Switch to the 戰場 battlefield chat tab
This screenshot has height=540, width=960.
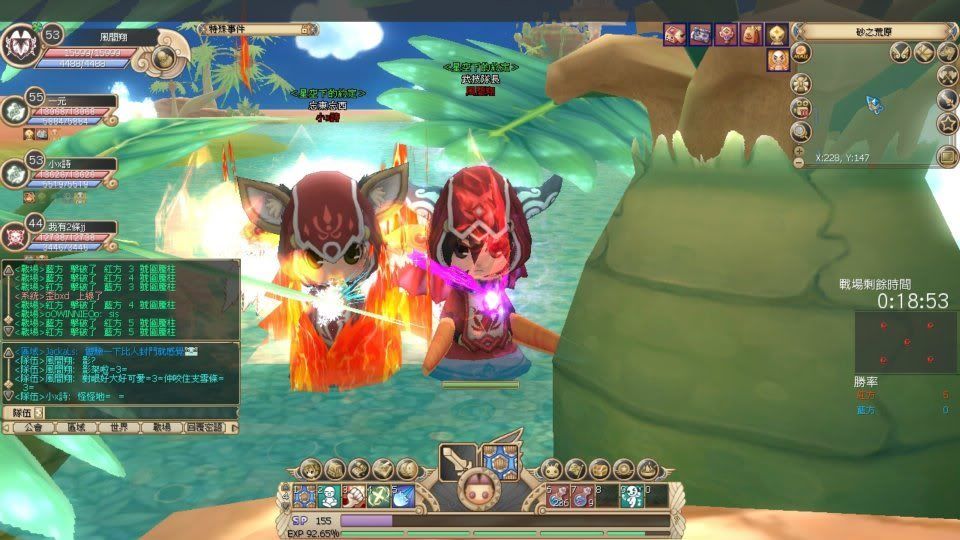pyautogui.click(x=161, y=427)
